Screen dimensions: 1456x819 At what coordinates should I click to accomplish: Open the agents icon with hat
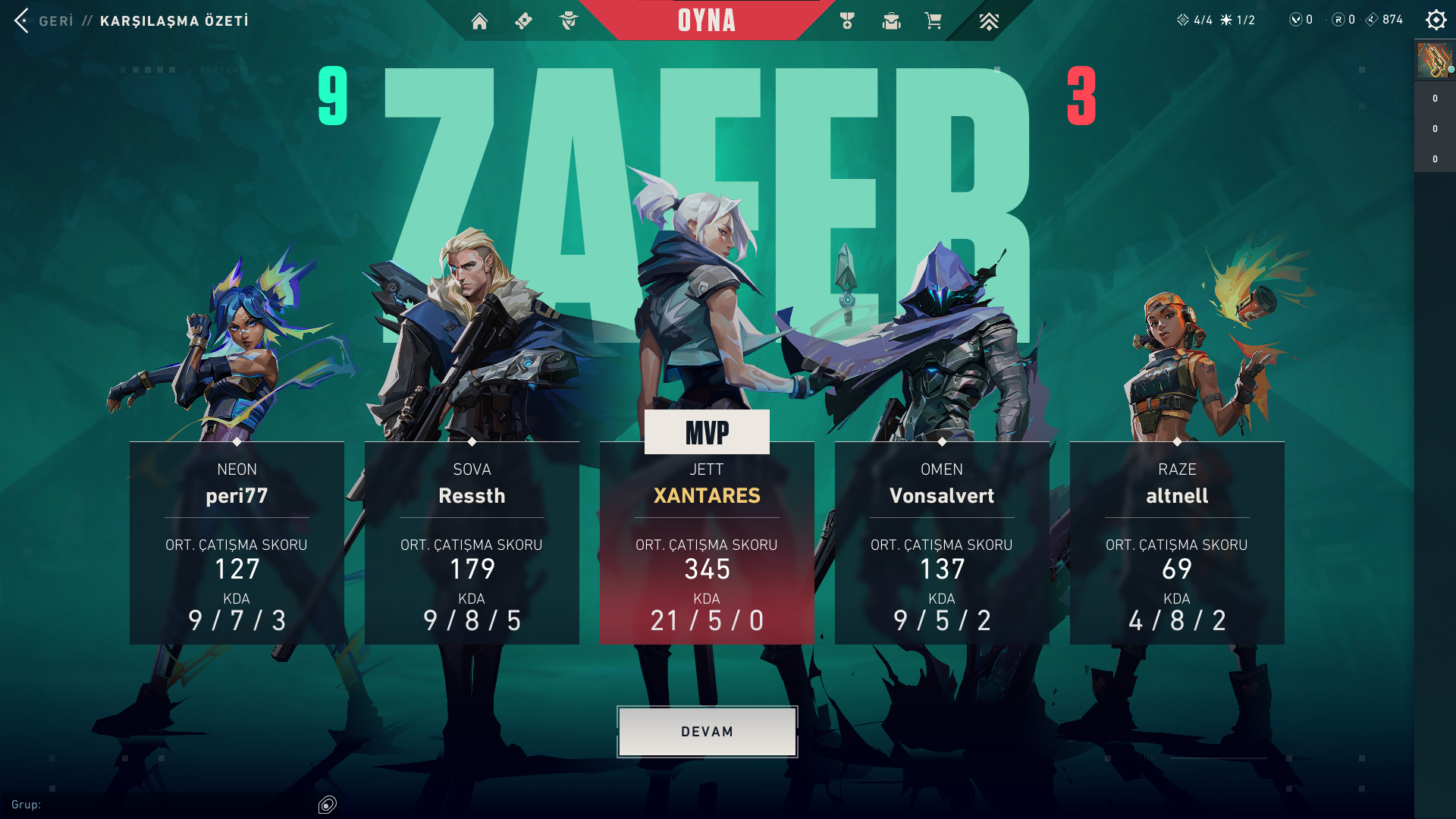point(568,21)
